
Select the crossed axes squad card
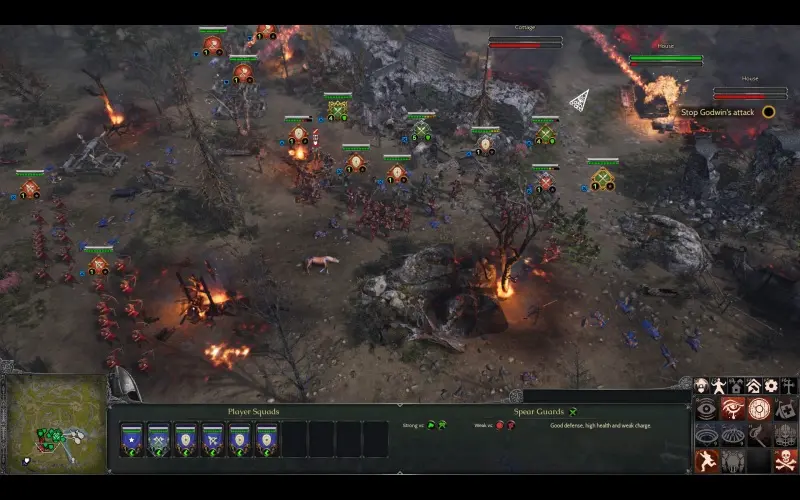click(x=159, y=438)
